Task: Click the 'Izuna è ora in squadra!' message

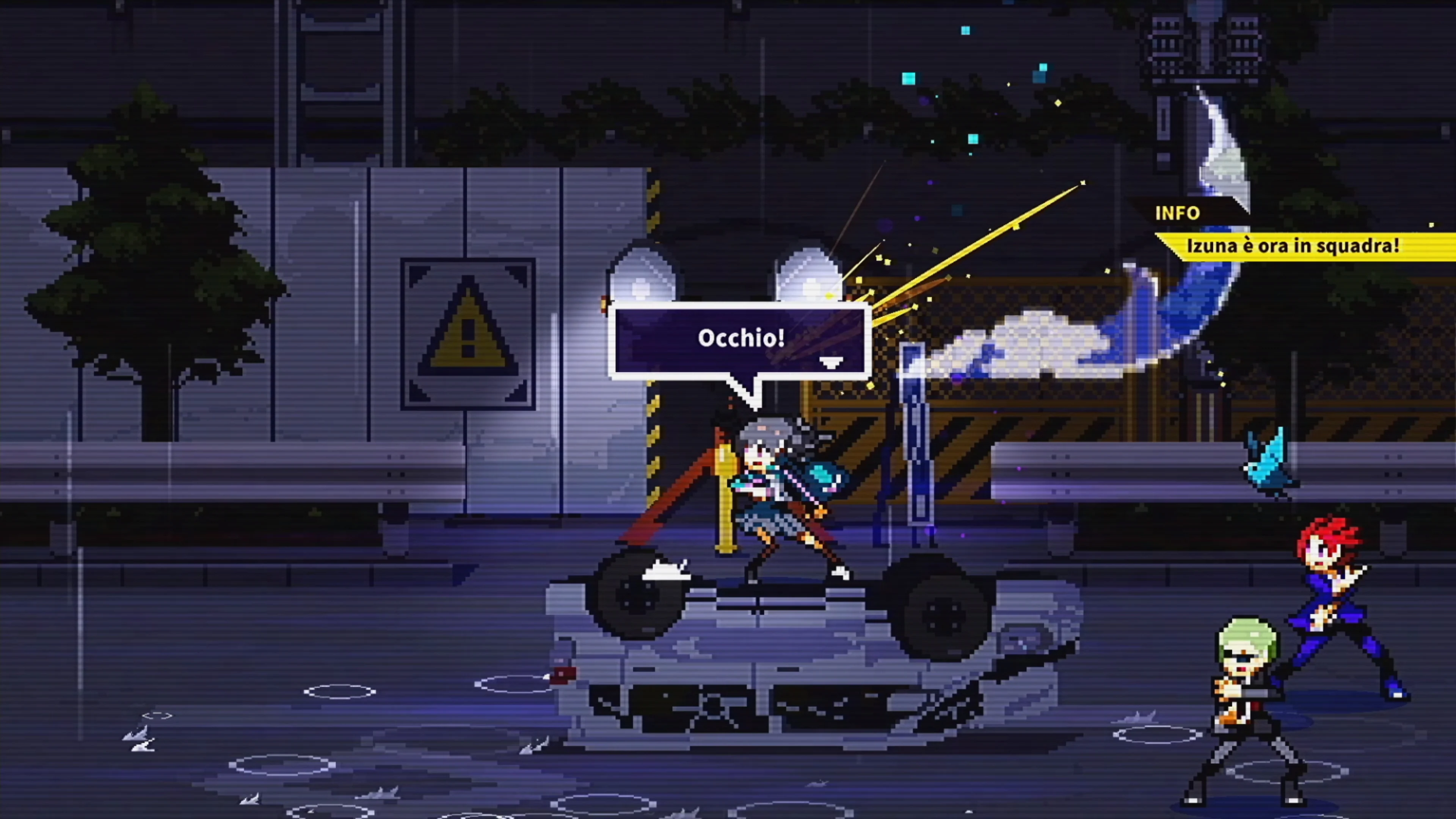Action: (1294, 246)
